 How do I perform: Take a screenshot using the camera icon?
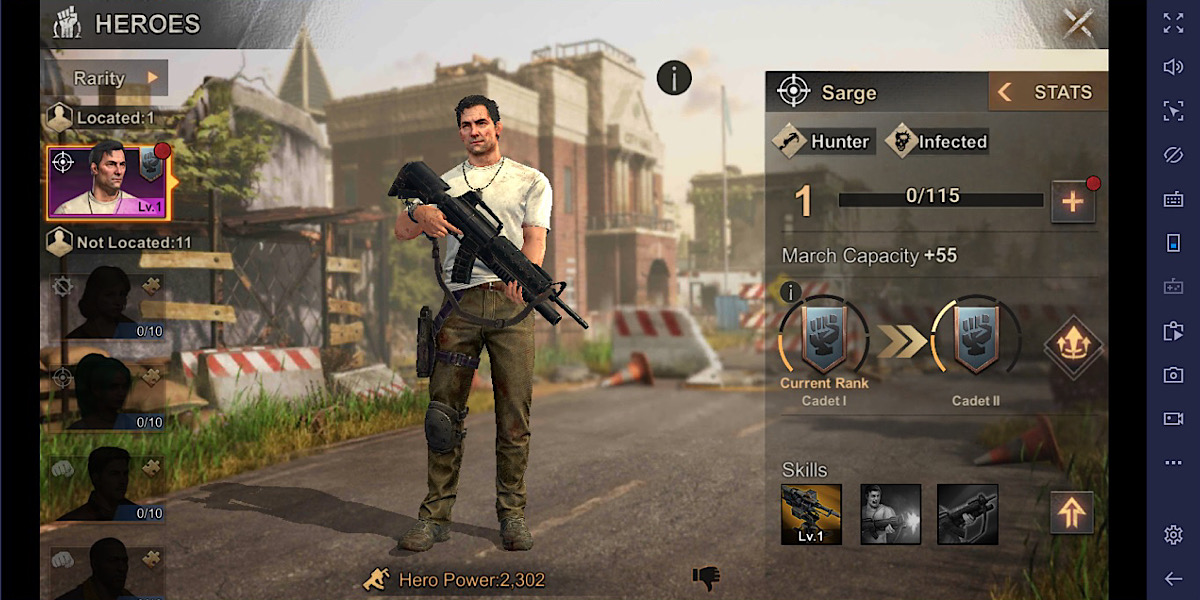(x=1173, y=375)
